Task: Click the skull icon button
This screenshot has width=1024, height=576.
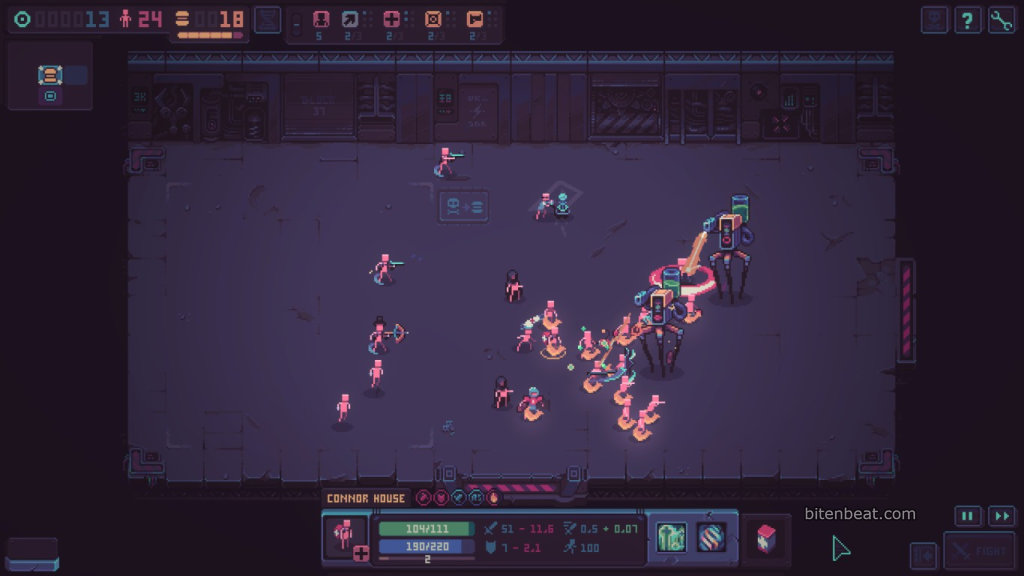Action: point(934,20)
